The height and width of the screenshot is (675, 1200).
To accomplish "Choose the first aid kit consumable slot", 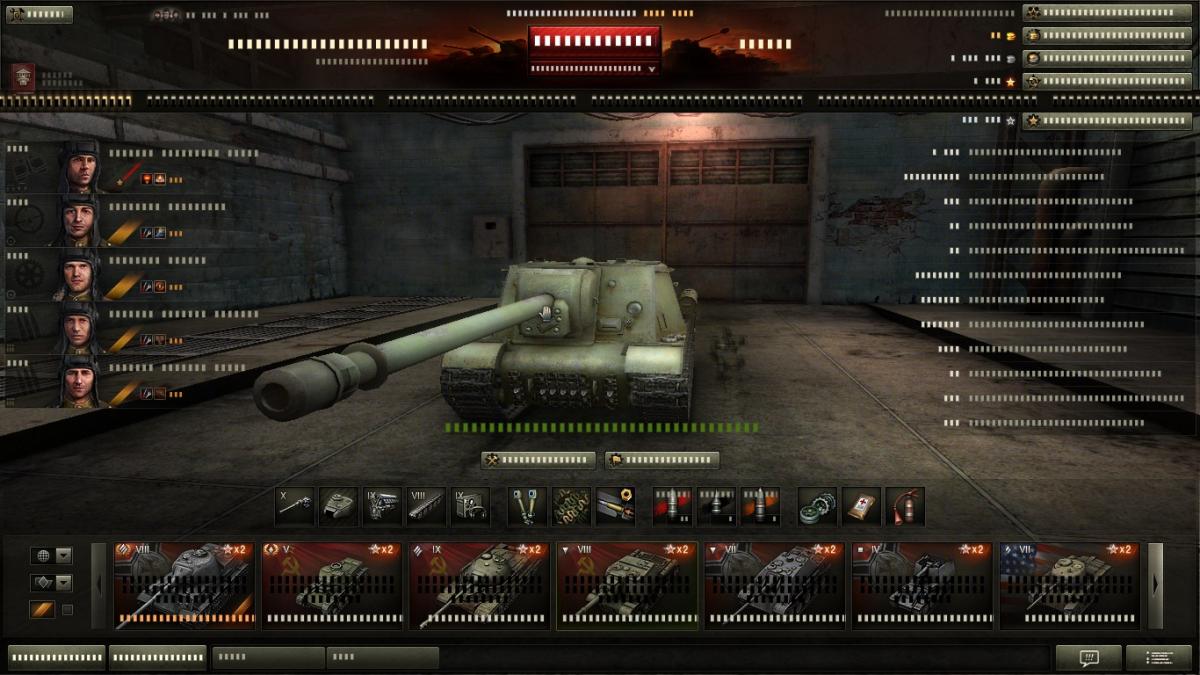I will [861, 506].
